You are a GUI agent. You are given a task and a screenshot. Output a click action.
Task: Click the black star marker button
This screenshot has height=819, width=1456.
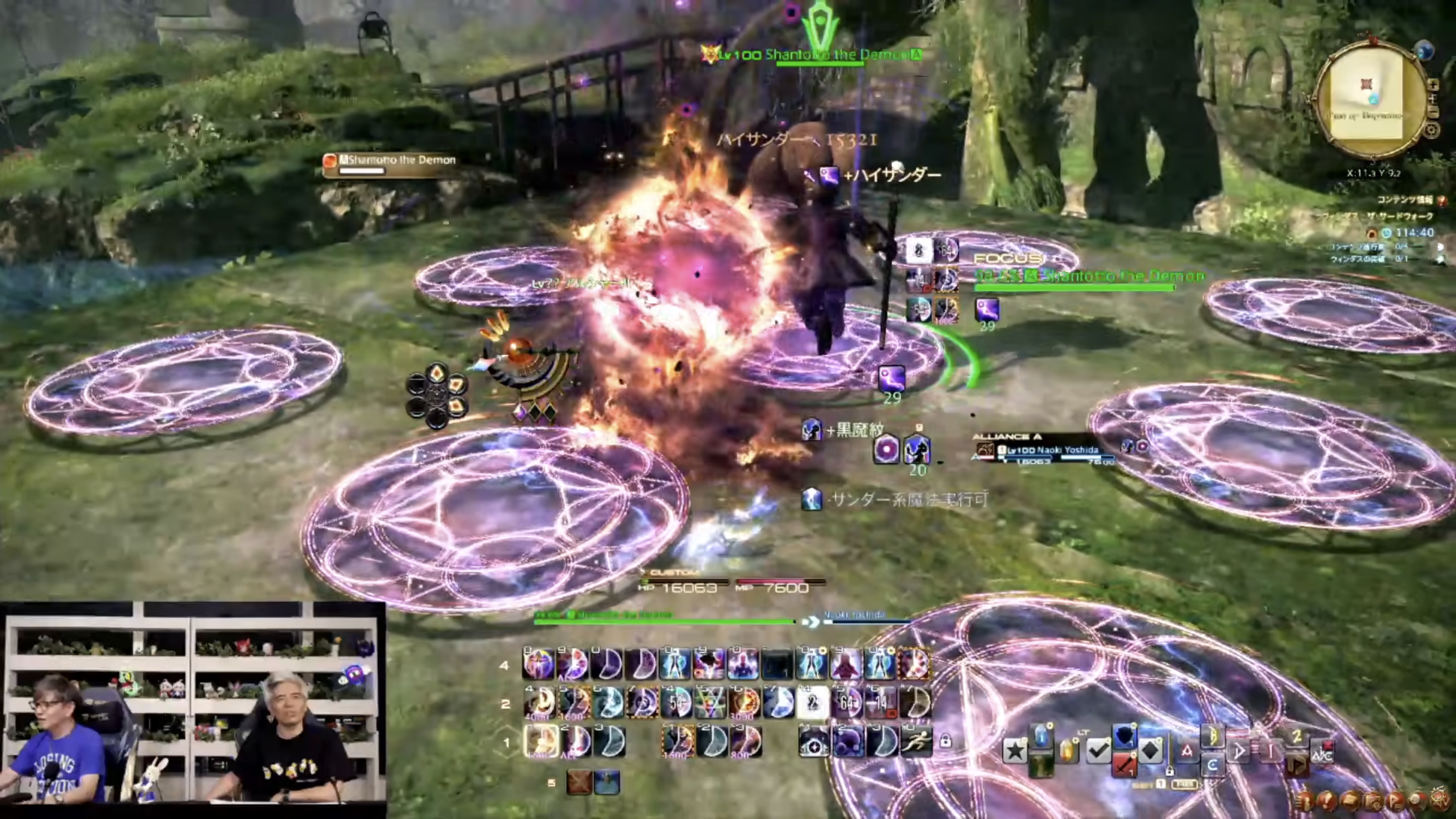(1015, 751)
